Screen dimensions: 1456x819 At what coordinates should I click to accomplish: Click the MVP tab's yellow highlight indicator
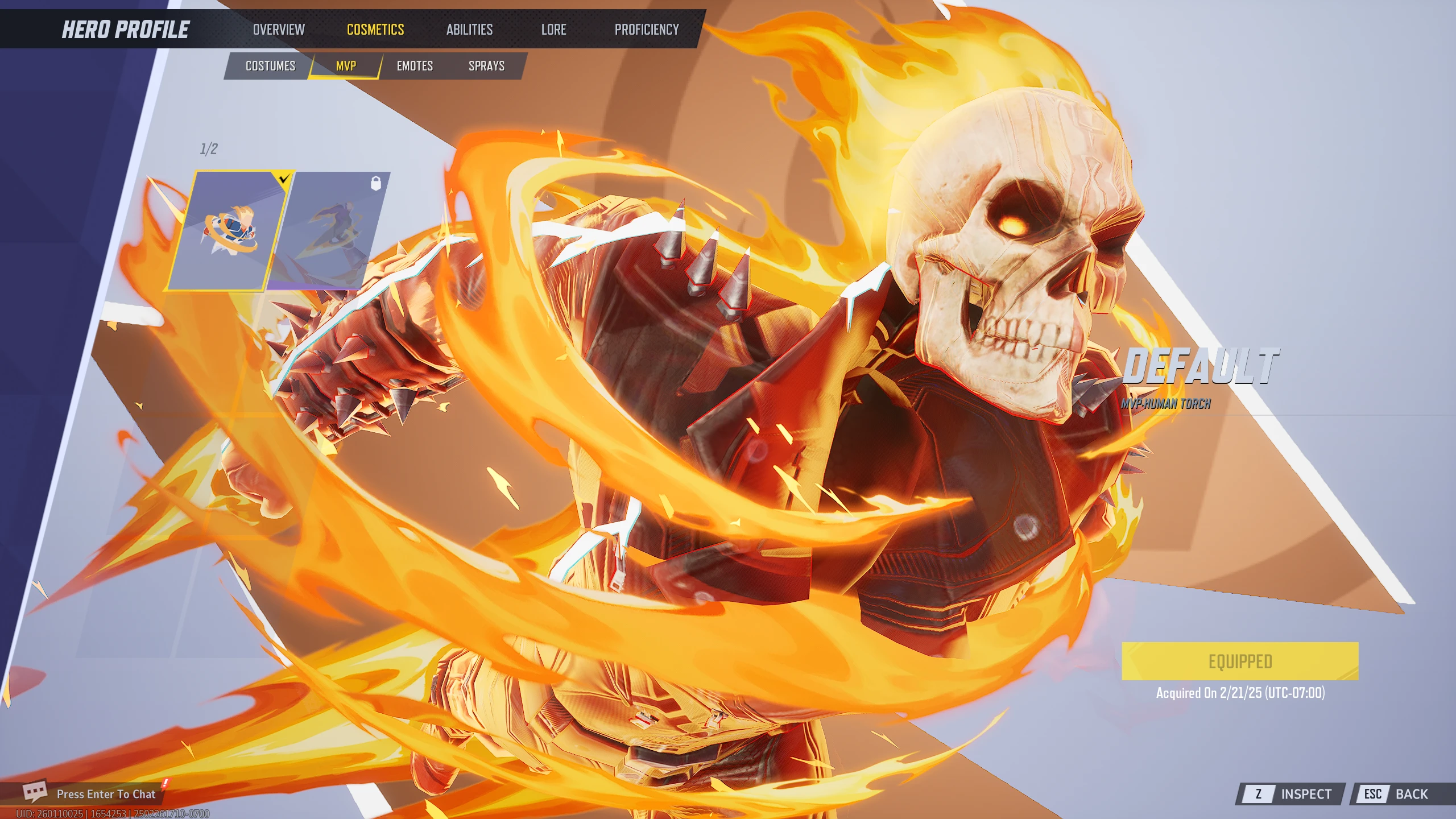coord(347,77)
